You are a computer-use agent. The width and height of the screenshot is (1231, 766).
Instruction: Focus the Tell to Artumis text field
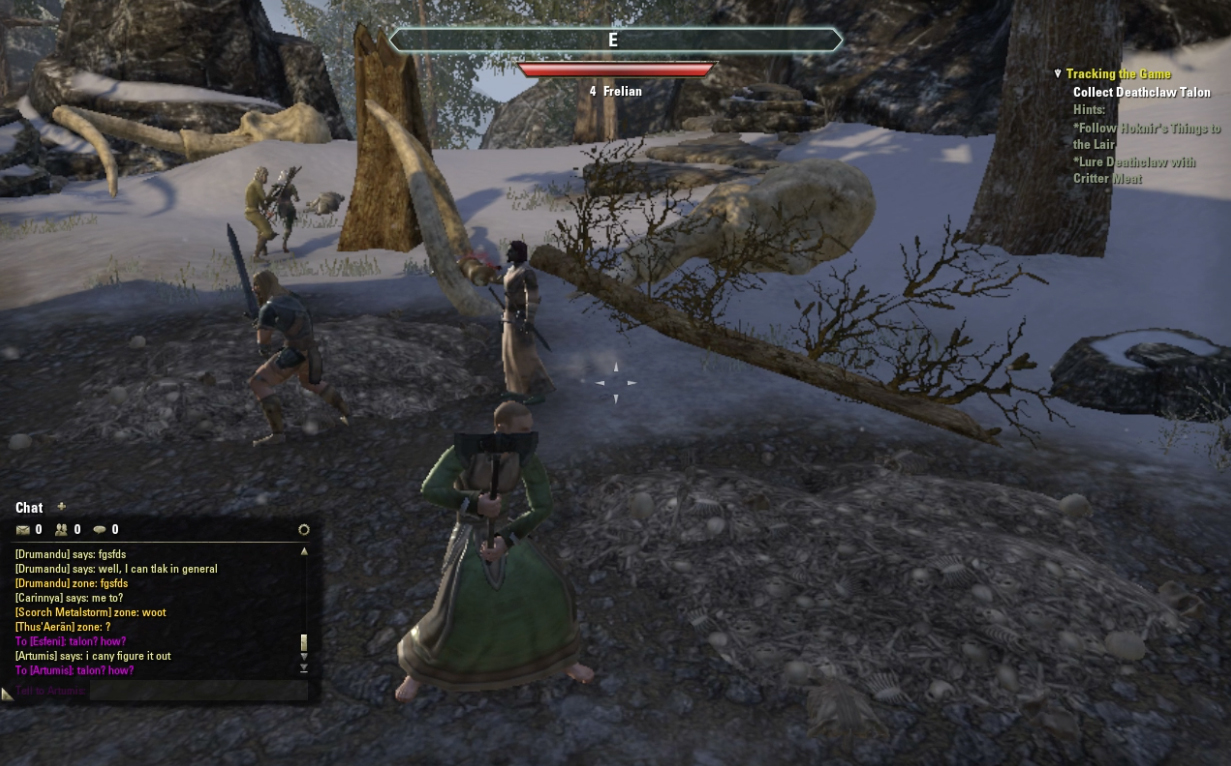pos(195,691)
